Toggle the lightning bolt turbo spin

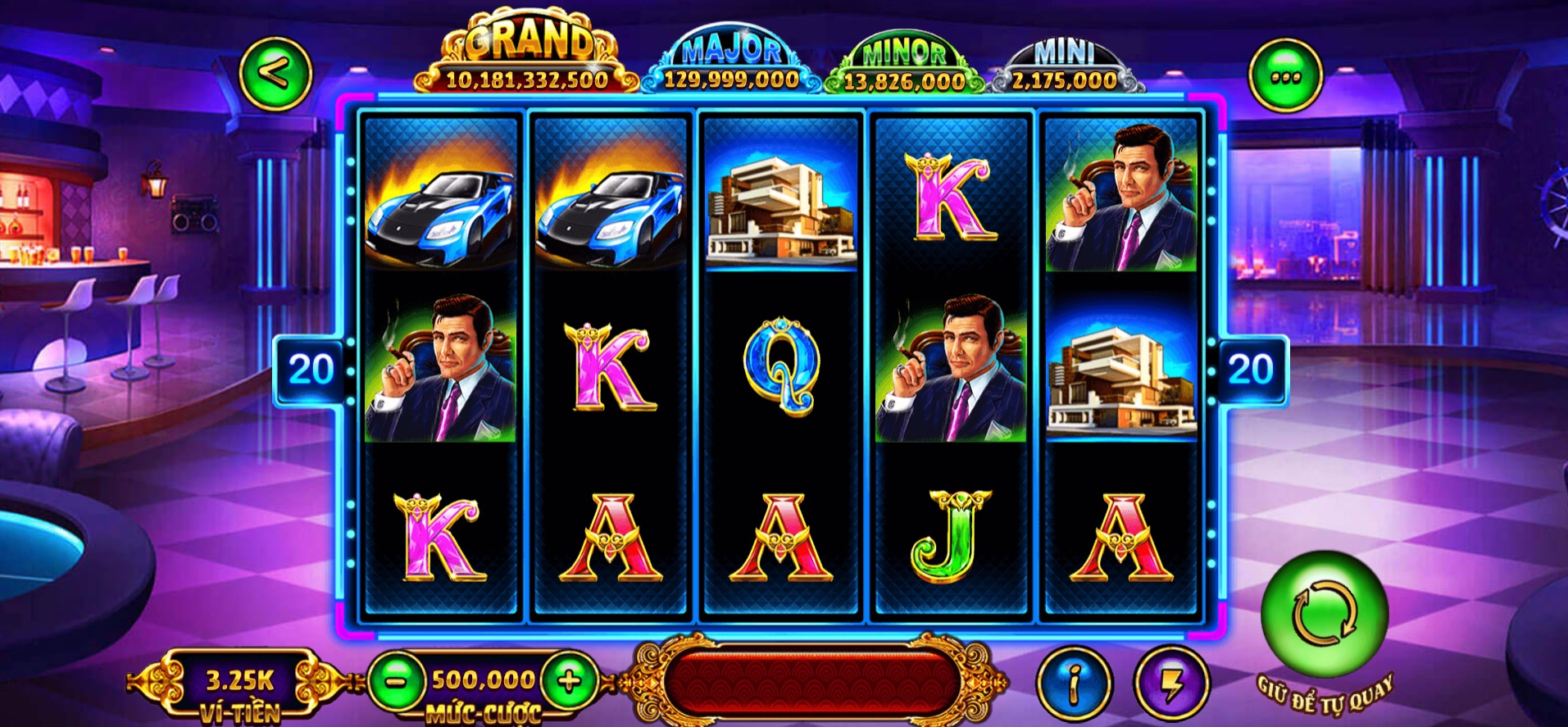pyautogui.click(x=1171, y=683)
